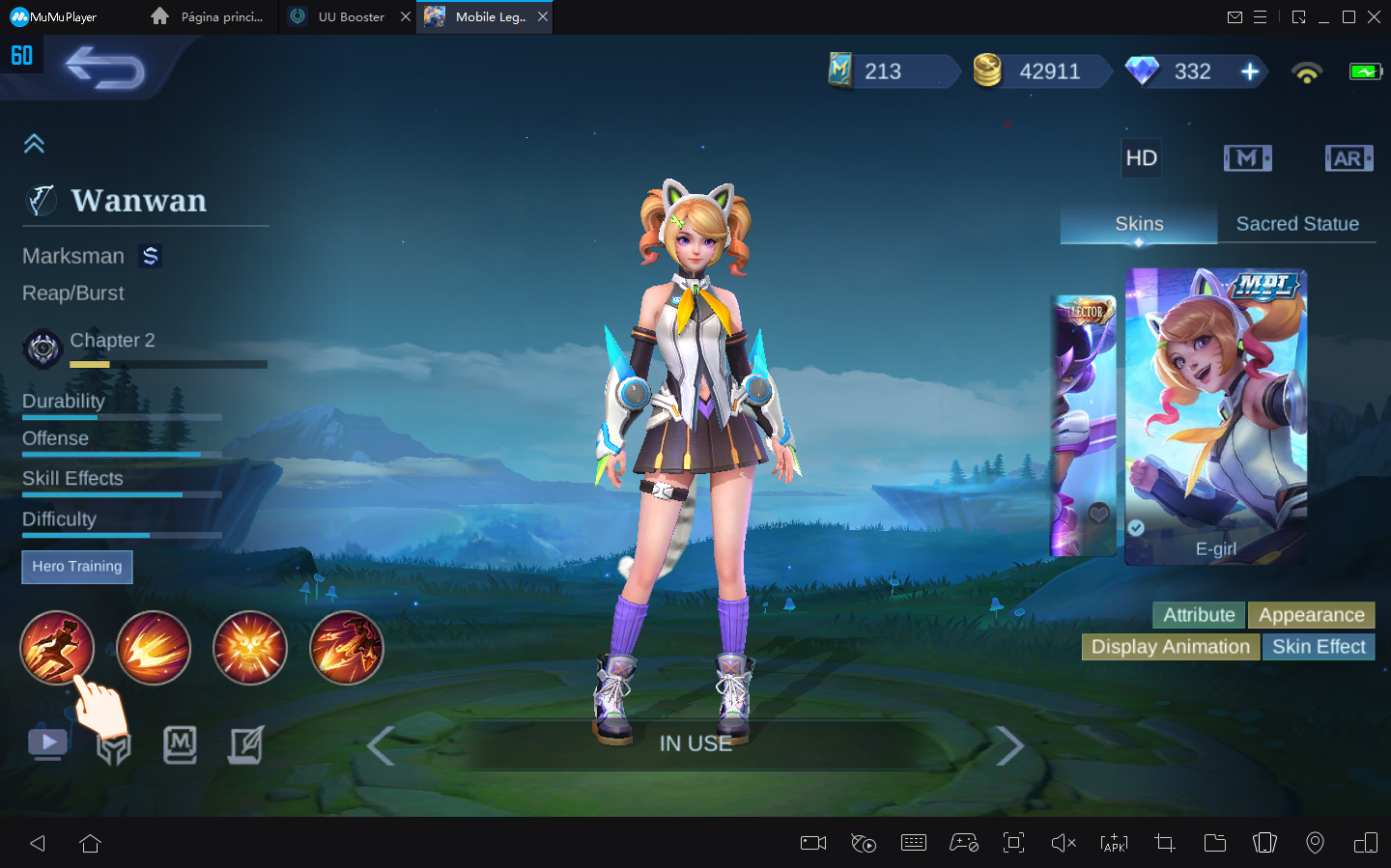1391x868 pixels.
Task: Open the Mobile Legends tab
Action: click(484, 16)
